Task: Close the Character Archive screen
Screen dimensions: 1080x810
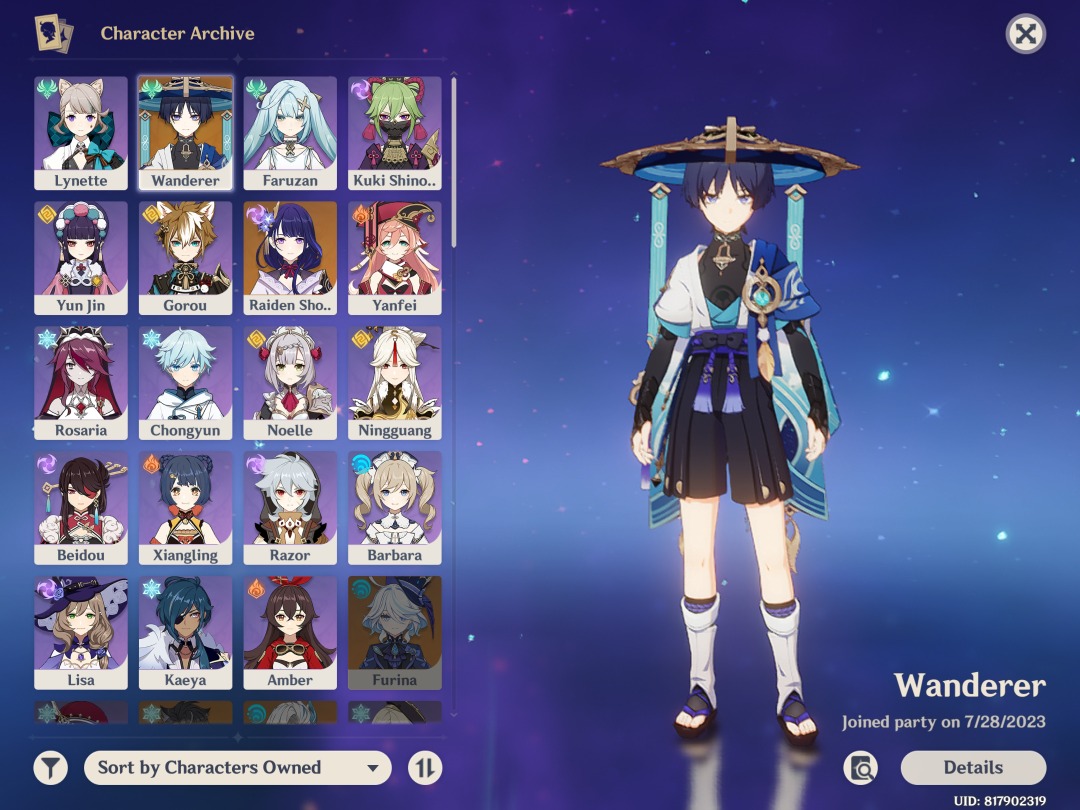Action: click(1025, 35)
